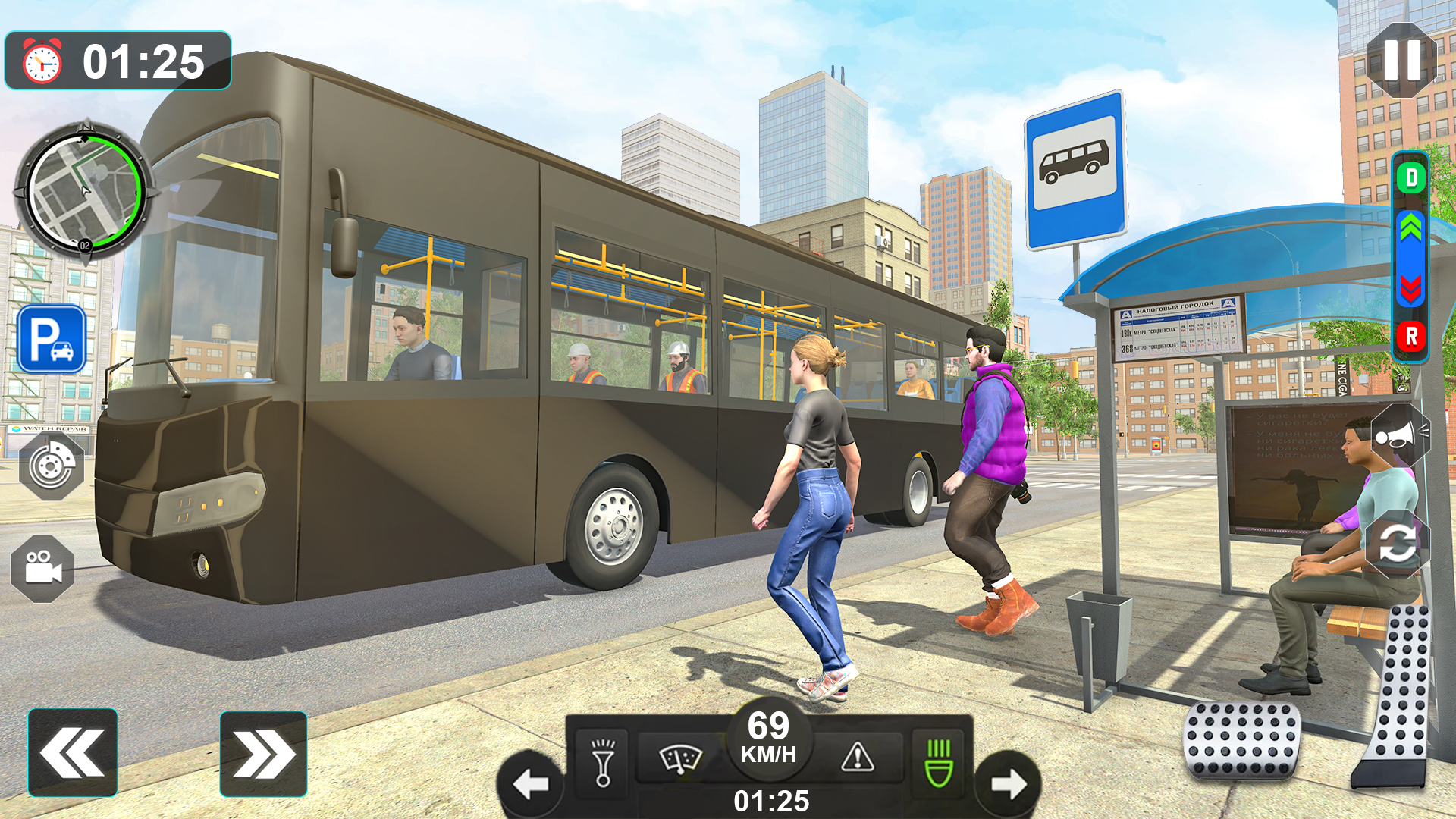
Task: Toggle the flashlight icon
Action: (603, 762)
